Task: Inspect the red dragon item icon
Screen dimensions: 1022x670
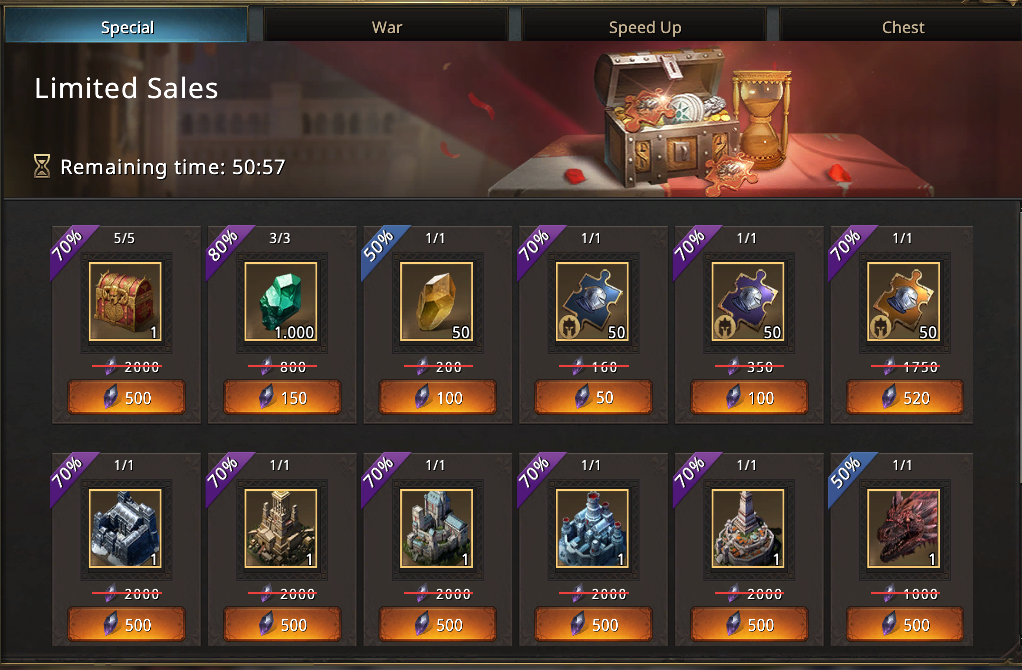Action: pyautogui.click(x=905, y=529)
